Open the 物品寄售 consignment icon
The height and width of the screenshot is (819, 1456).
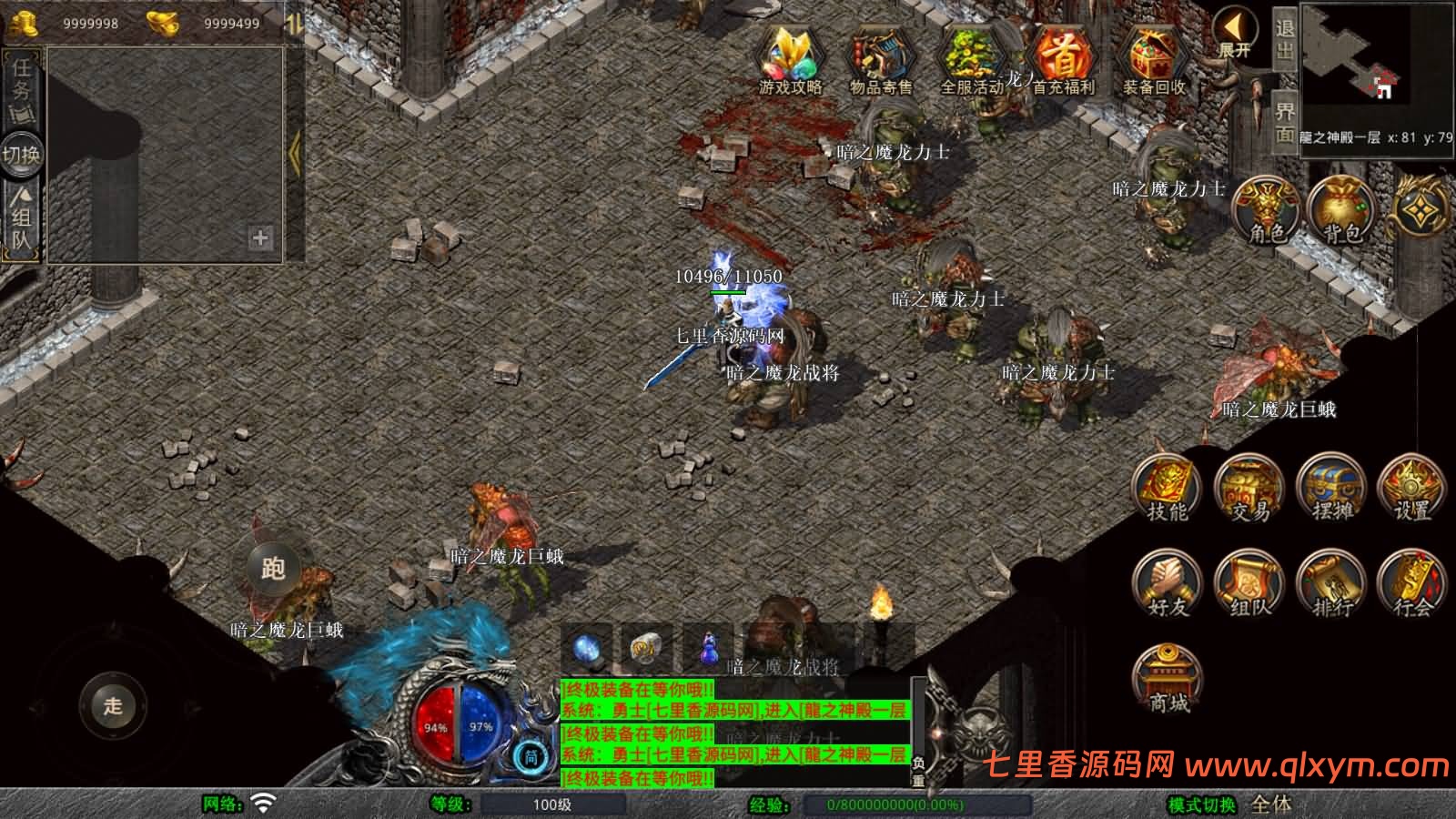880,58
